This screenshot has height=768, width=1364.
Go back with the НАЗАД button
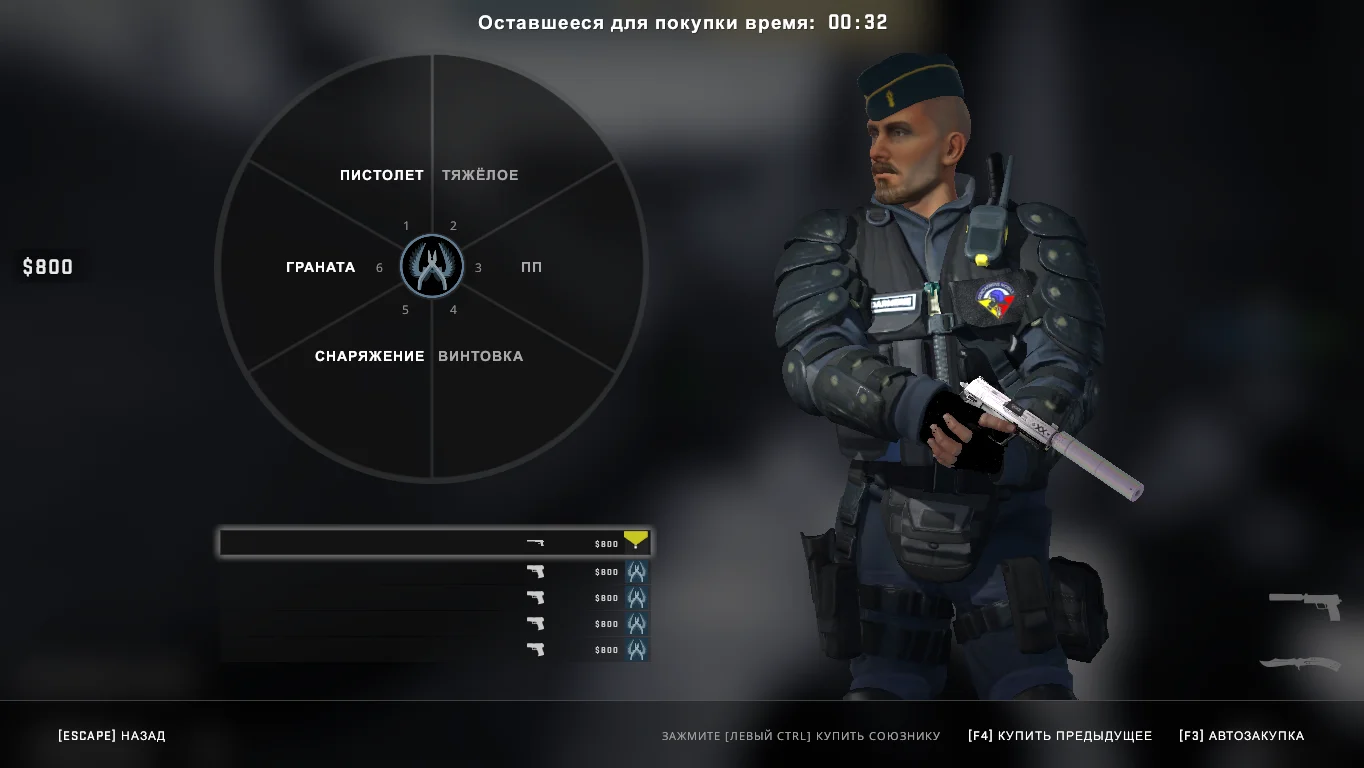click(x=112, y=736)
